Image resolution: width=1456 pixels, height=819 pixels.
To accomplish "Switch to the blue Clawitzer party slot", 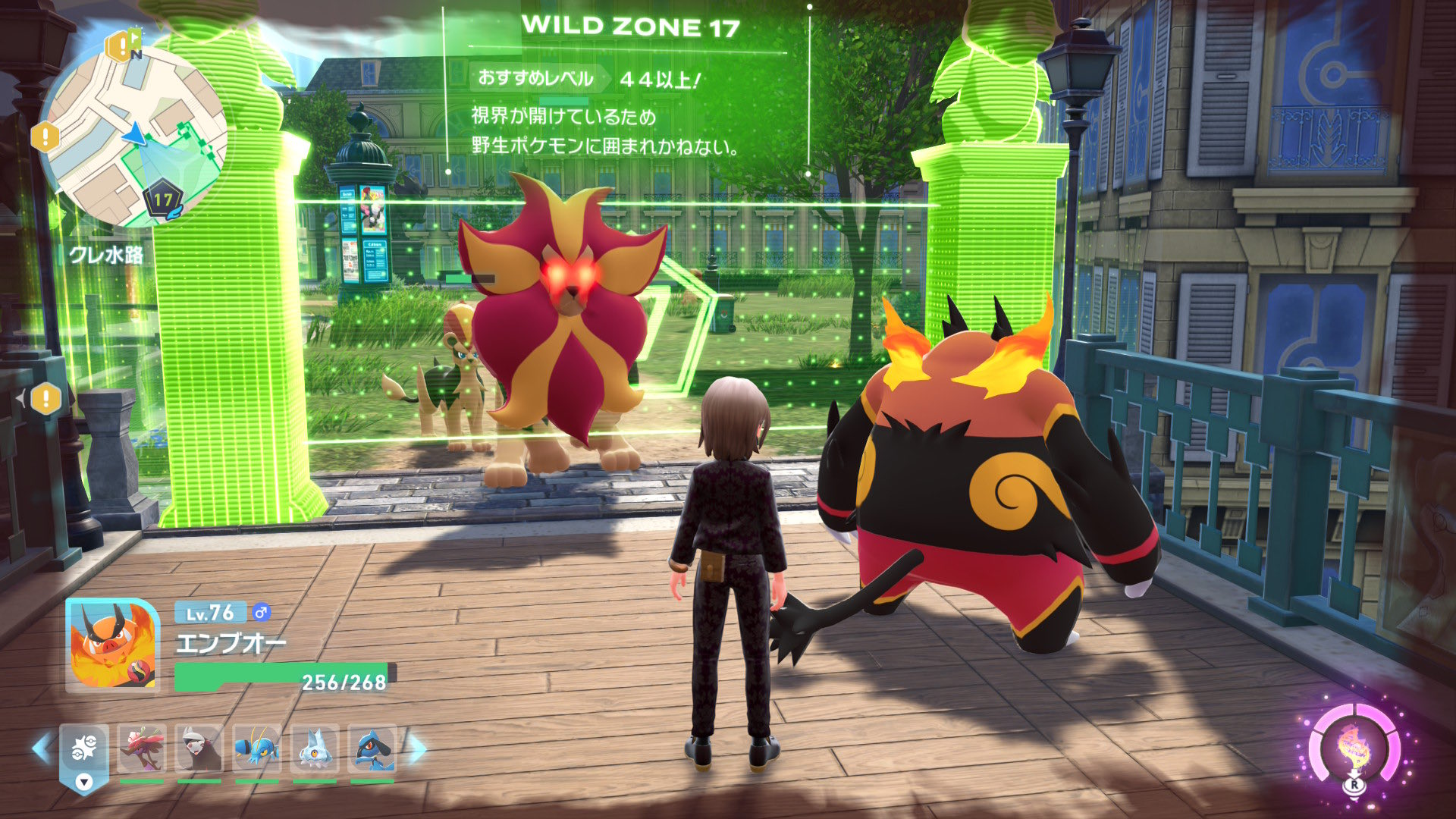I will tap(257, 748).
